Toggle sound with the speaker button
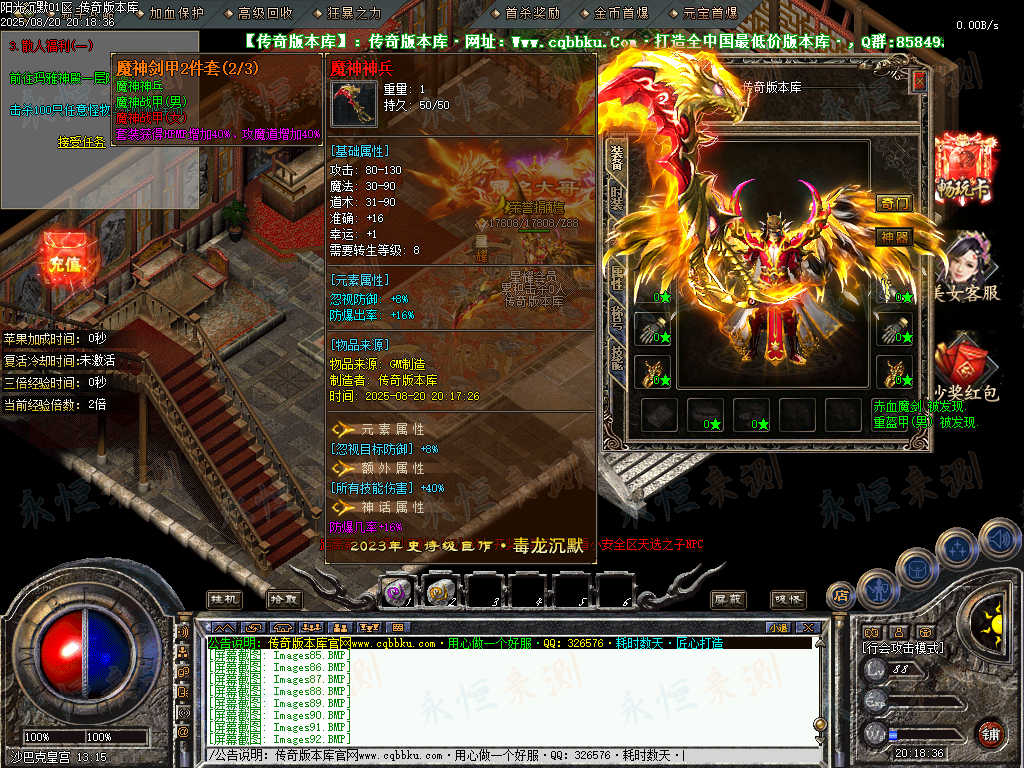 (998, 539)
